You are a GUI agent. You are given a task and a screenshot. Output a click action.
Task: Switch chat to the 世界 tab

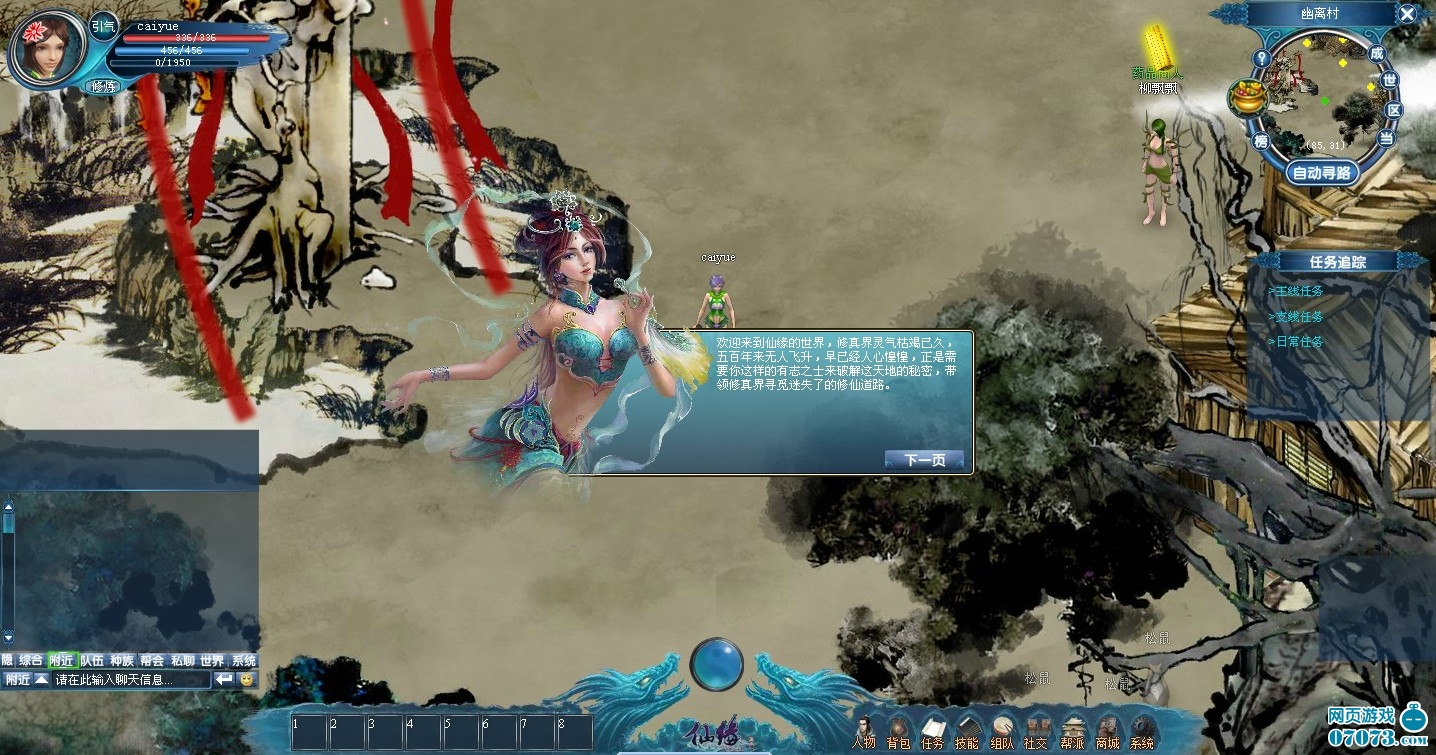(212, 661)
